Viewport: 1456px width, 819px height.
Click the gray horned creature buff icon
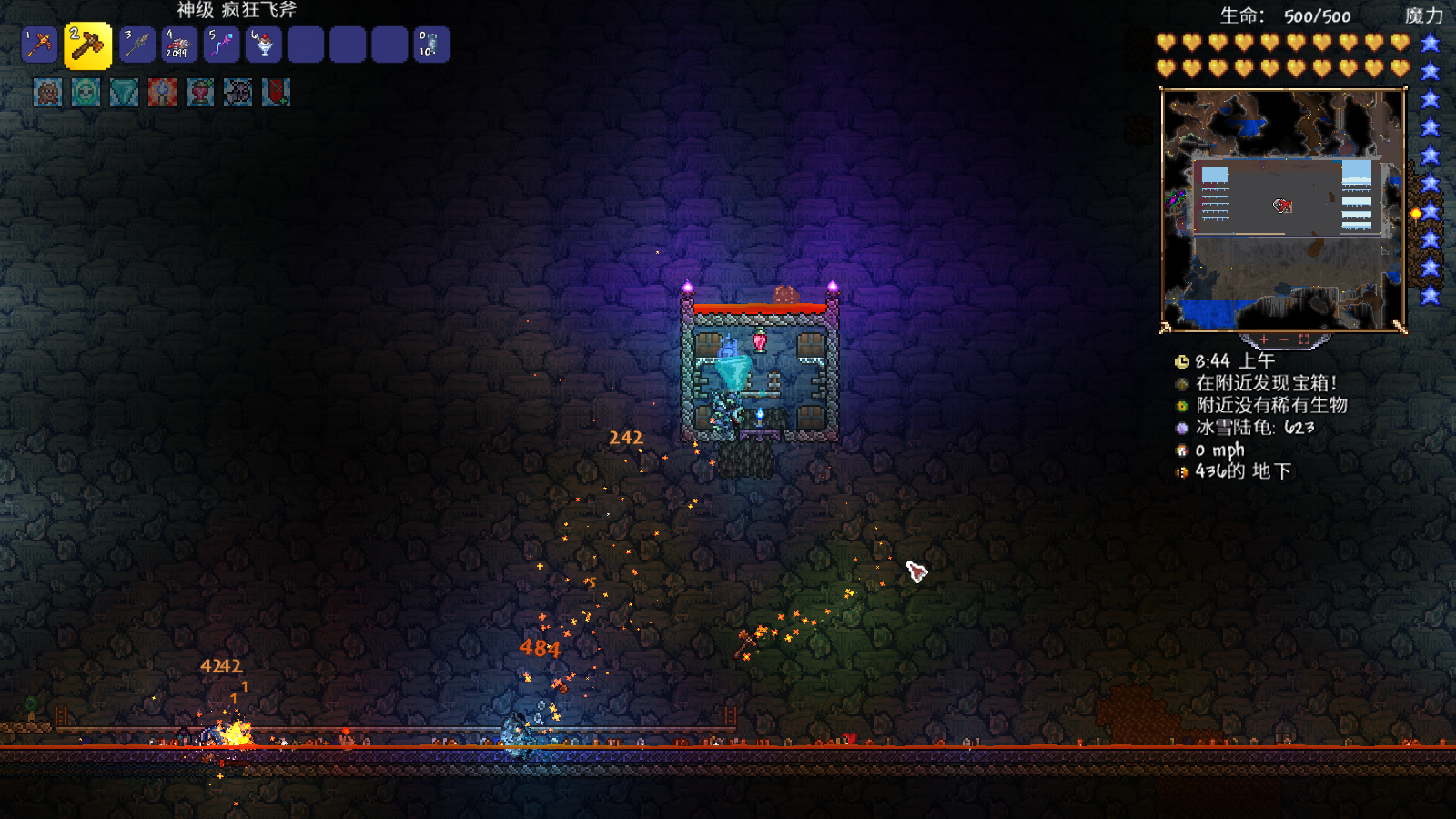[x=238, y=92]
